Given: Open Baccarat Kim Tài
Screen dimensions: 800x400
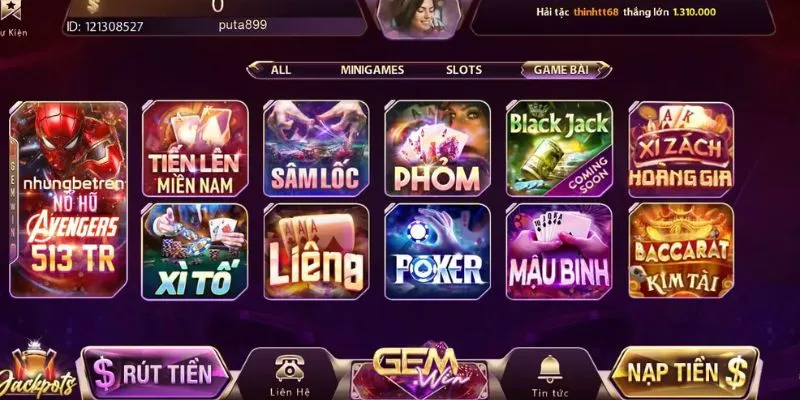Looking at the screenshot, I should click(x=680, y=251).
